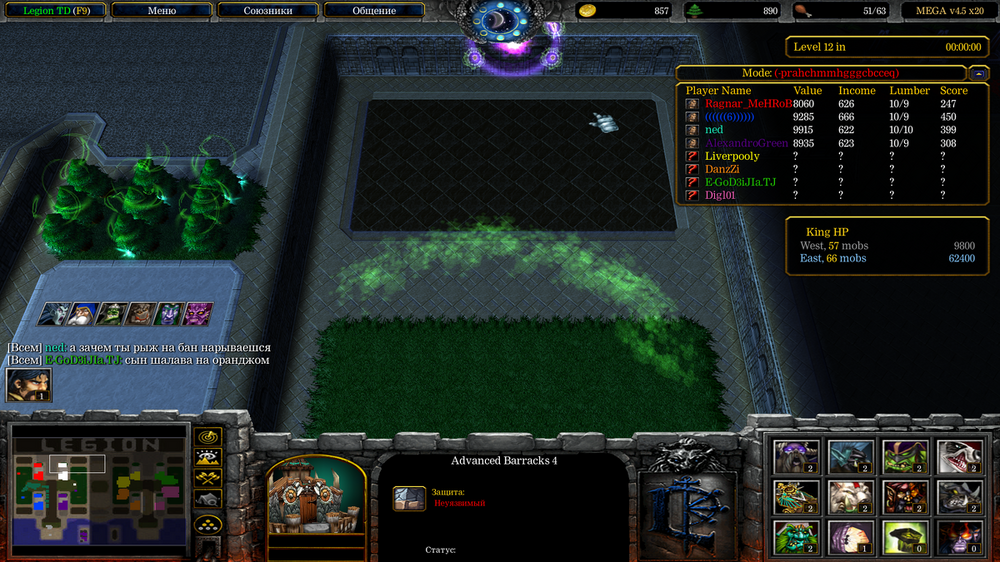Collapse the scoreboard with the arrow button

[x=977, y=73]
